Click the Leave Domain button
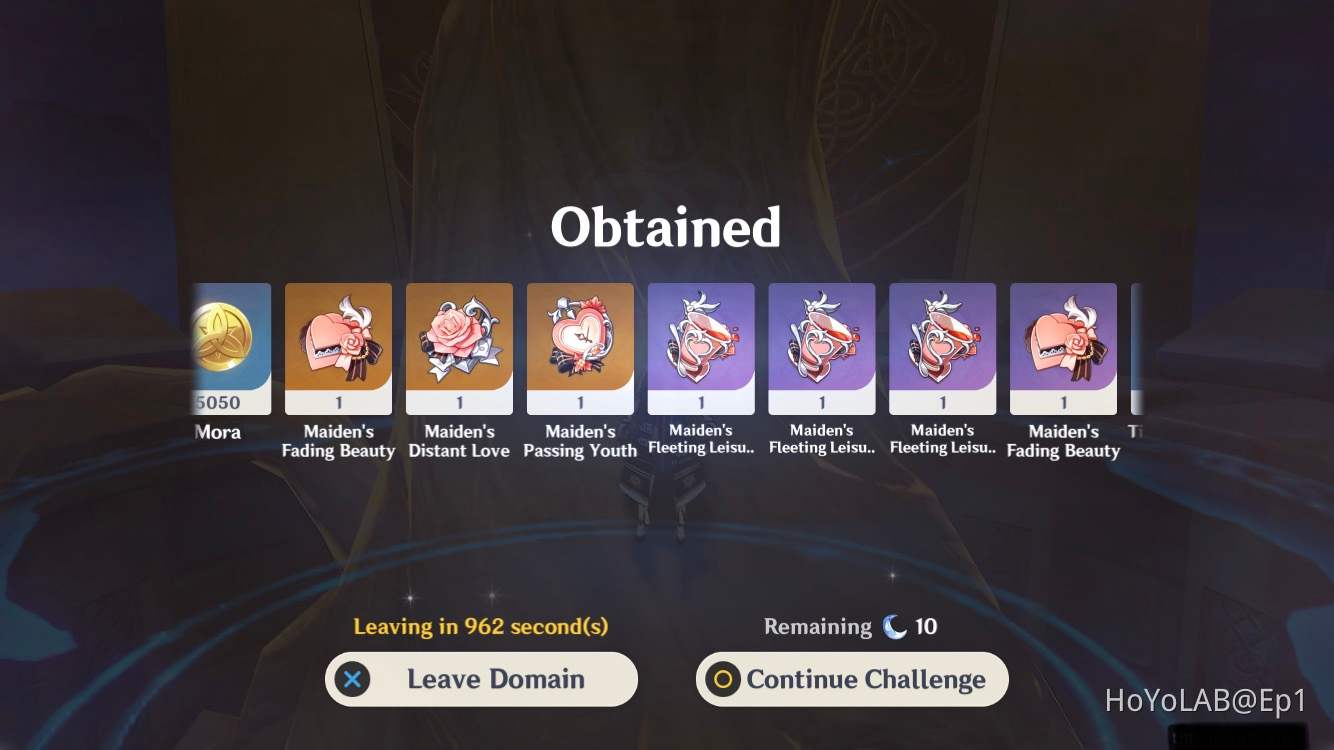The width and height of the screenshot is (1334, 750). point(481,679)
